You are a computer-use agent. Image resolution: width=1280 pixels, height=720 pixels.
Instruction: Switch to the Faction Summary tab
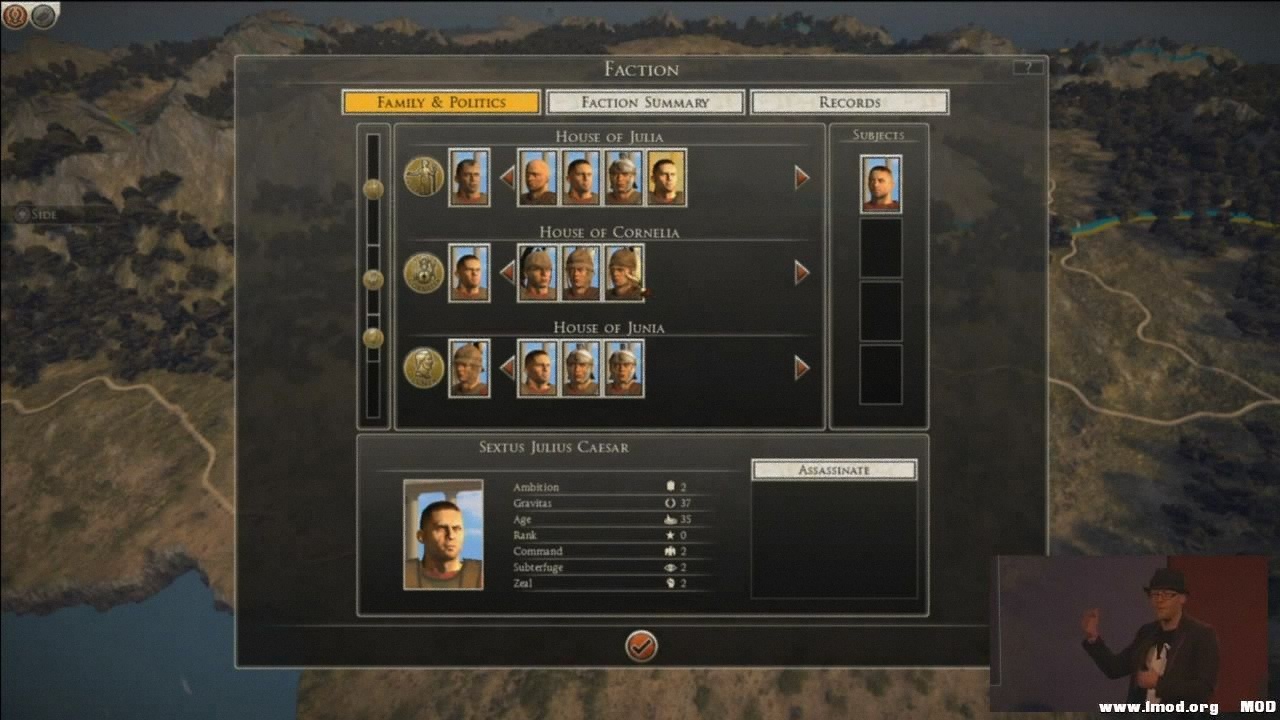click(x=643, y=102)
